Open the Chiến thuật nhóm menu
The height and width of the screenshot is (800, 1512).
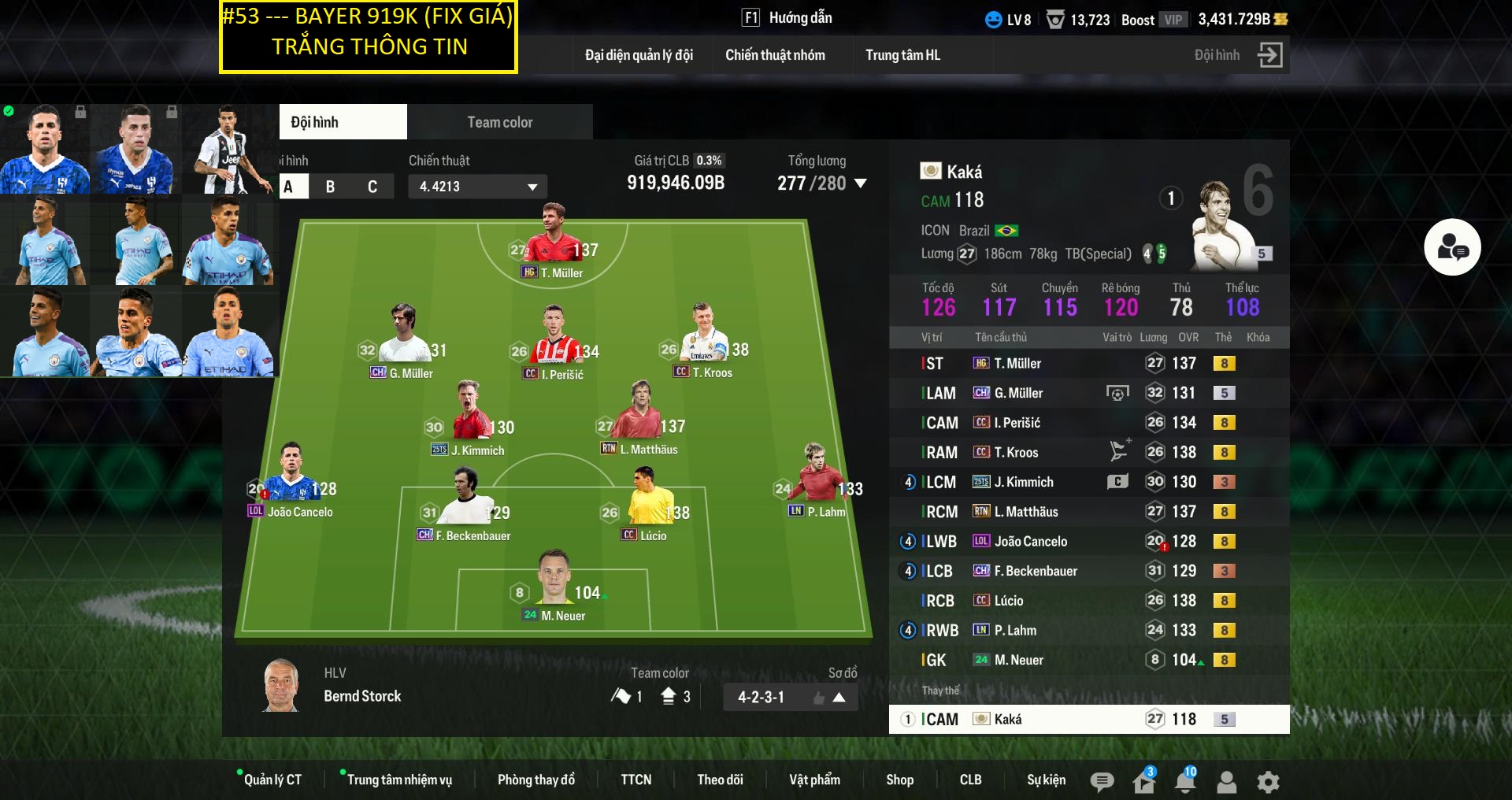pyautogui.click(x=775, y=55)
